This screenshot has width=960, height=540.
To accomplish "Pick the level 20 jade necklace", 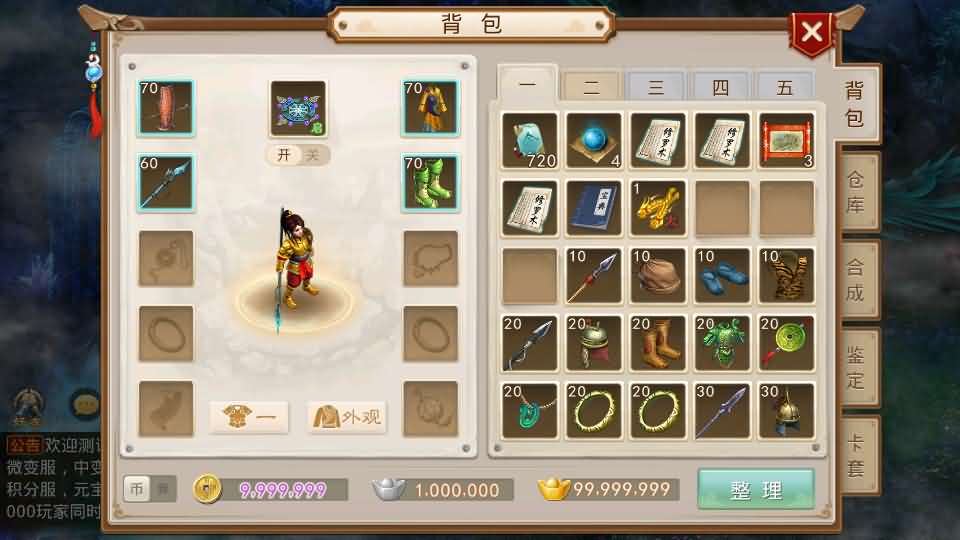I will tap(530, 411).
